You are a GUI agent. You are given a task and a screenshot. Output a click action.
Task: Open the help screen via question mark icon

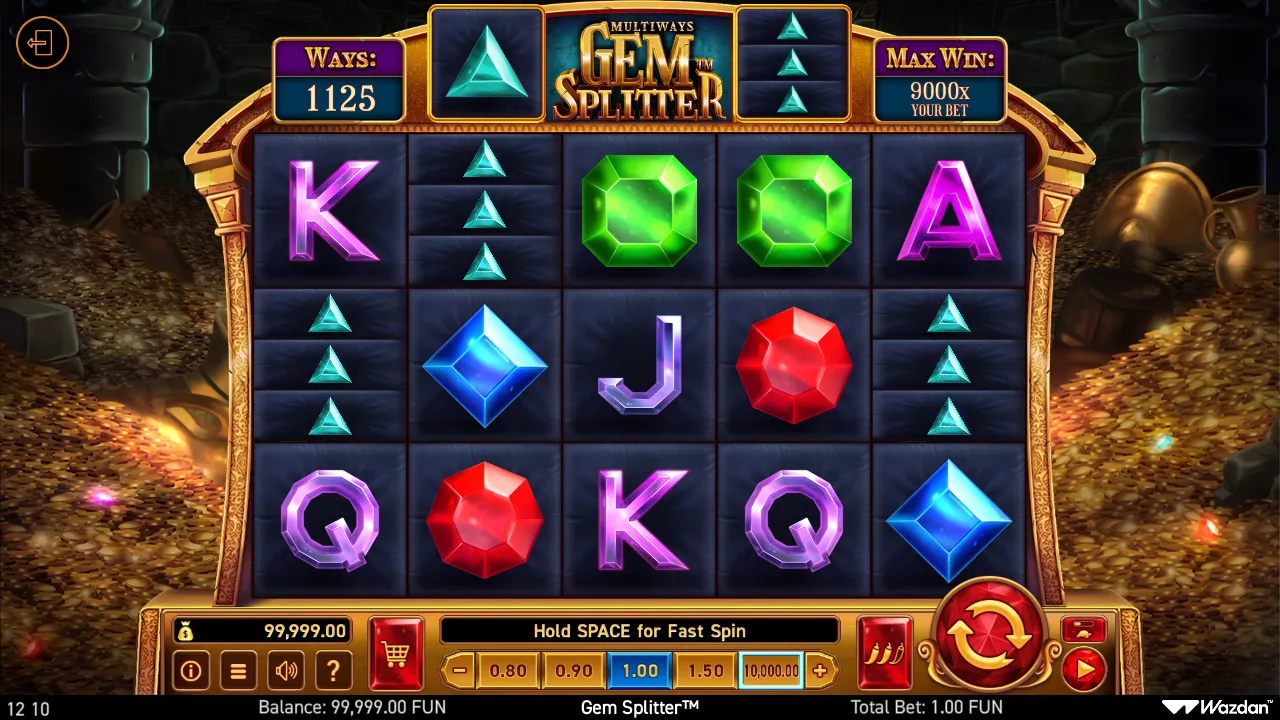tap(333, 671)
